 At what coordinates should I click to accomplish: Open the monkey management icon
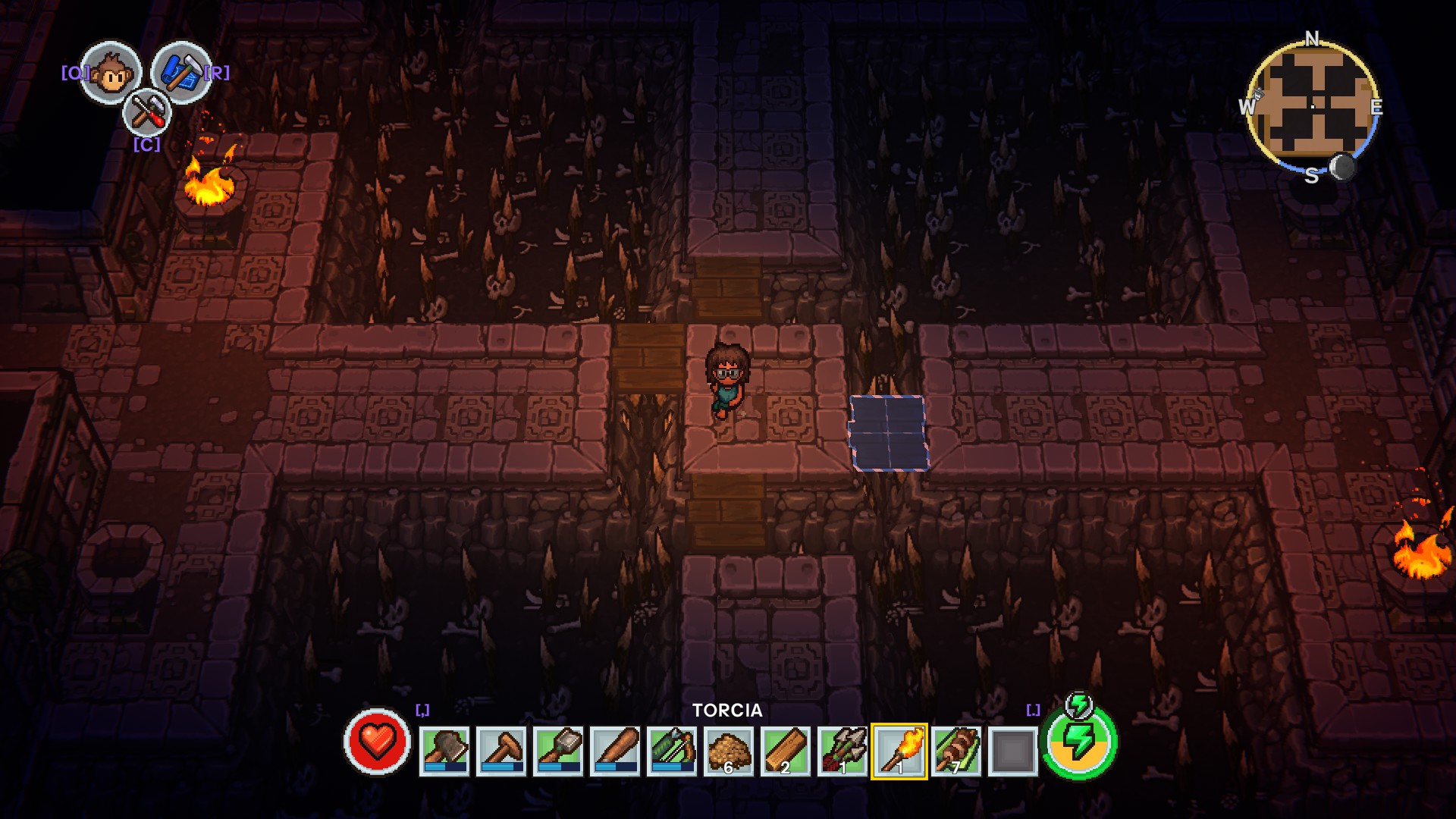(x=111, y=73)
